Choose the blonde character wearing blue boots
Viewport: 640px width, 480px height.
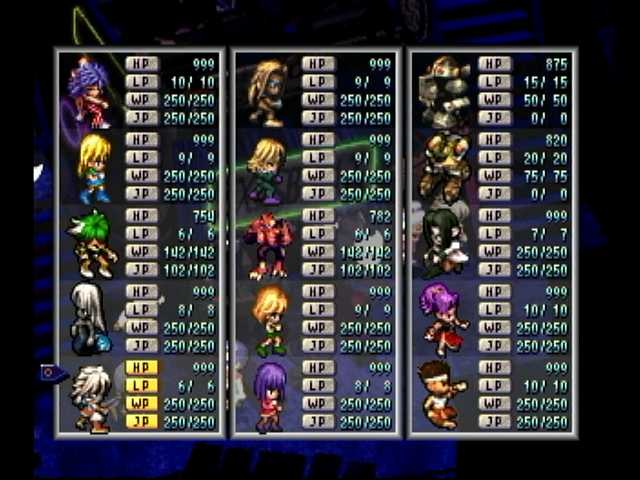pos(94,168)
